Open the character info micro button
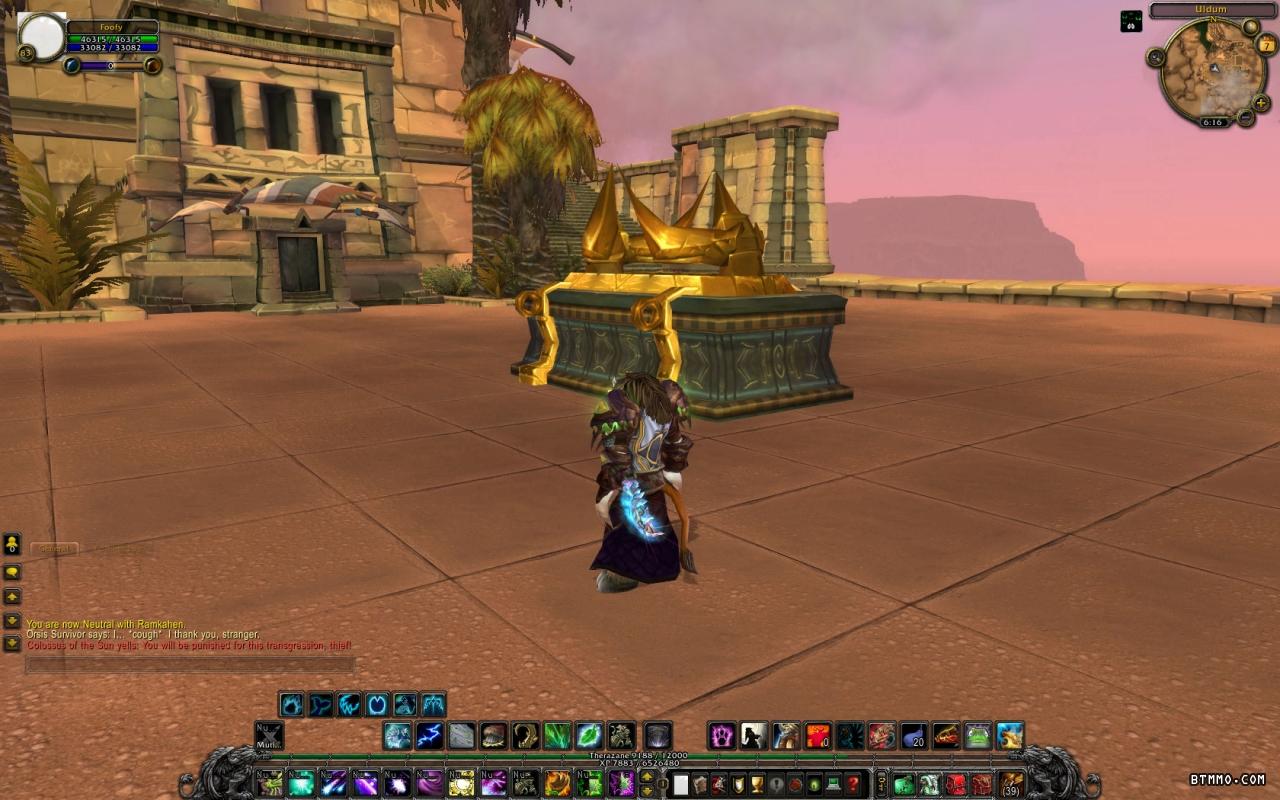Image resolution: width=1280 pixels, height=800 pixels. 681,784
